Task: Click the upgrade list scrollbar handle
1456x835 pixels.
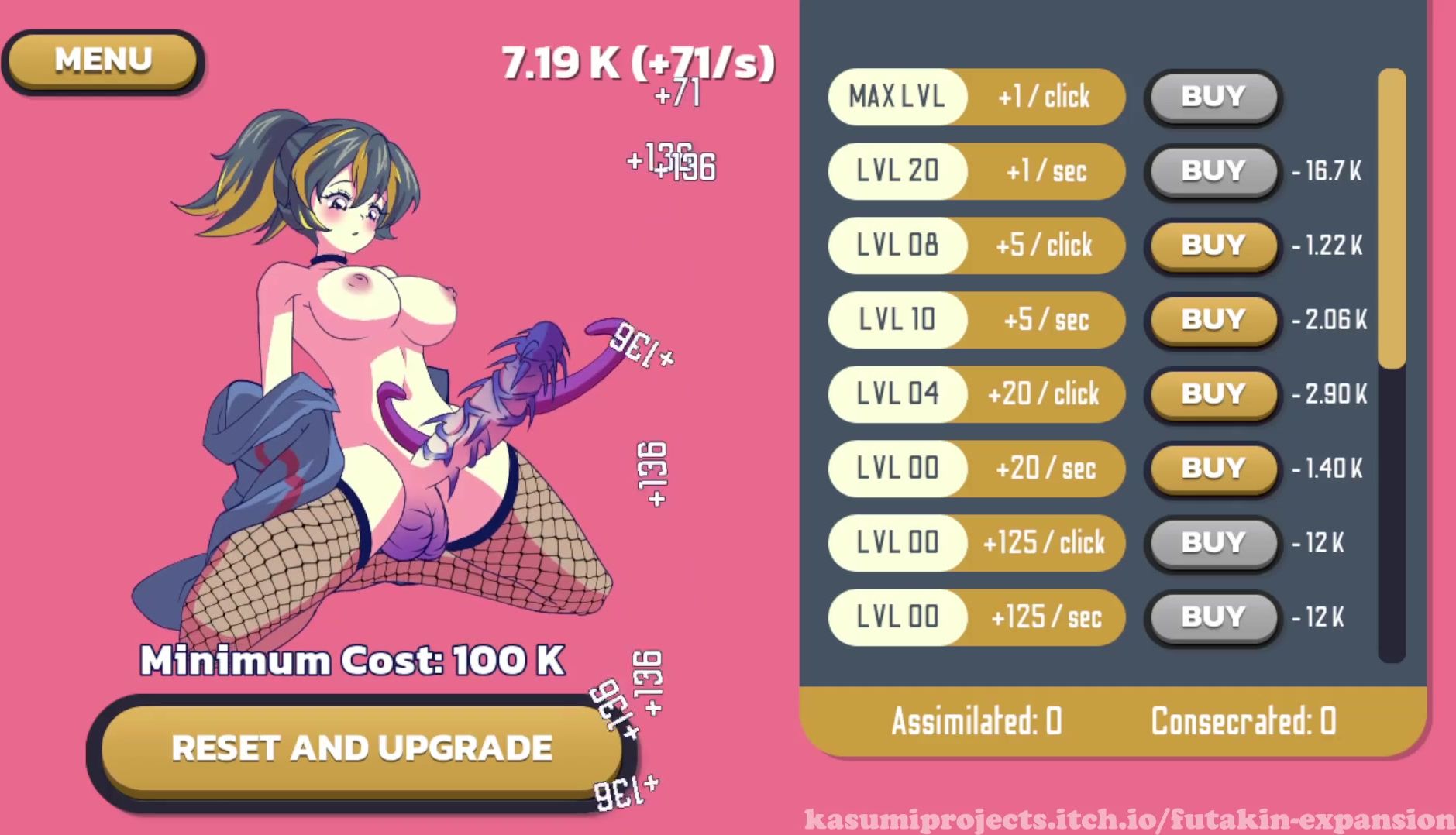Action: coord(1392,217)
